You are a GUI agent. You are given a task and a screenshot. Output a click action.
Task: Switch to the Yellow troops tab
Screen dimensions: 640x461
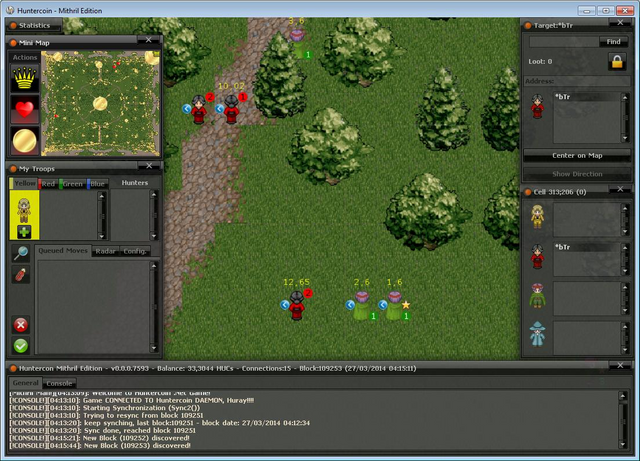click(24, 184)
